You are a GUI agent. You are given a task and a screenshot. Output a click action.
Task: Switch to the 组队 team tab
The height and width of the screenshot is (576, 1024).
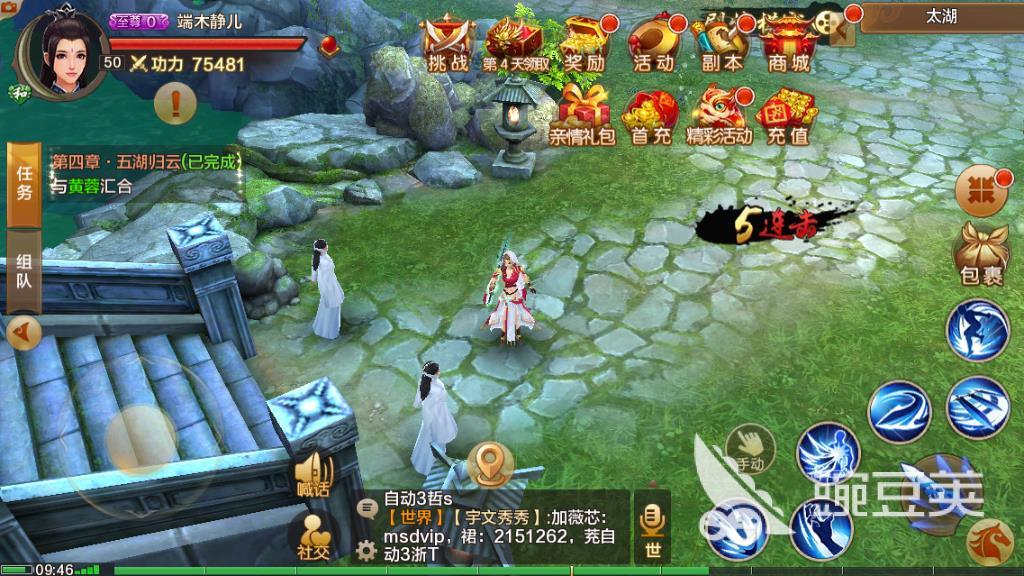(24, 269)
